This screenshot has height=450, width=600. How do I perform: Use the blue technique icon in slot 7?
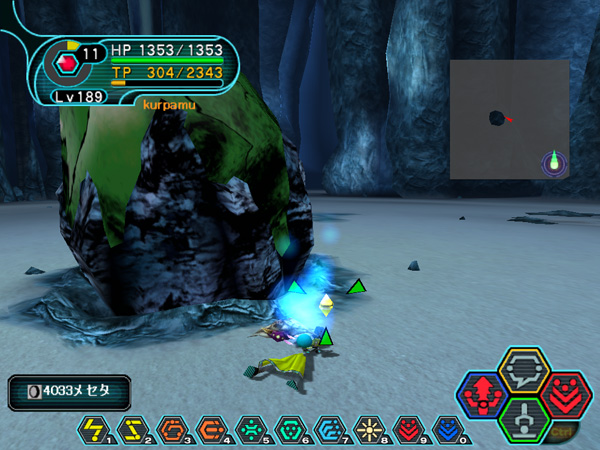pyautogui.click(x=327, y=430)
